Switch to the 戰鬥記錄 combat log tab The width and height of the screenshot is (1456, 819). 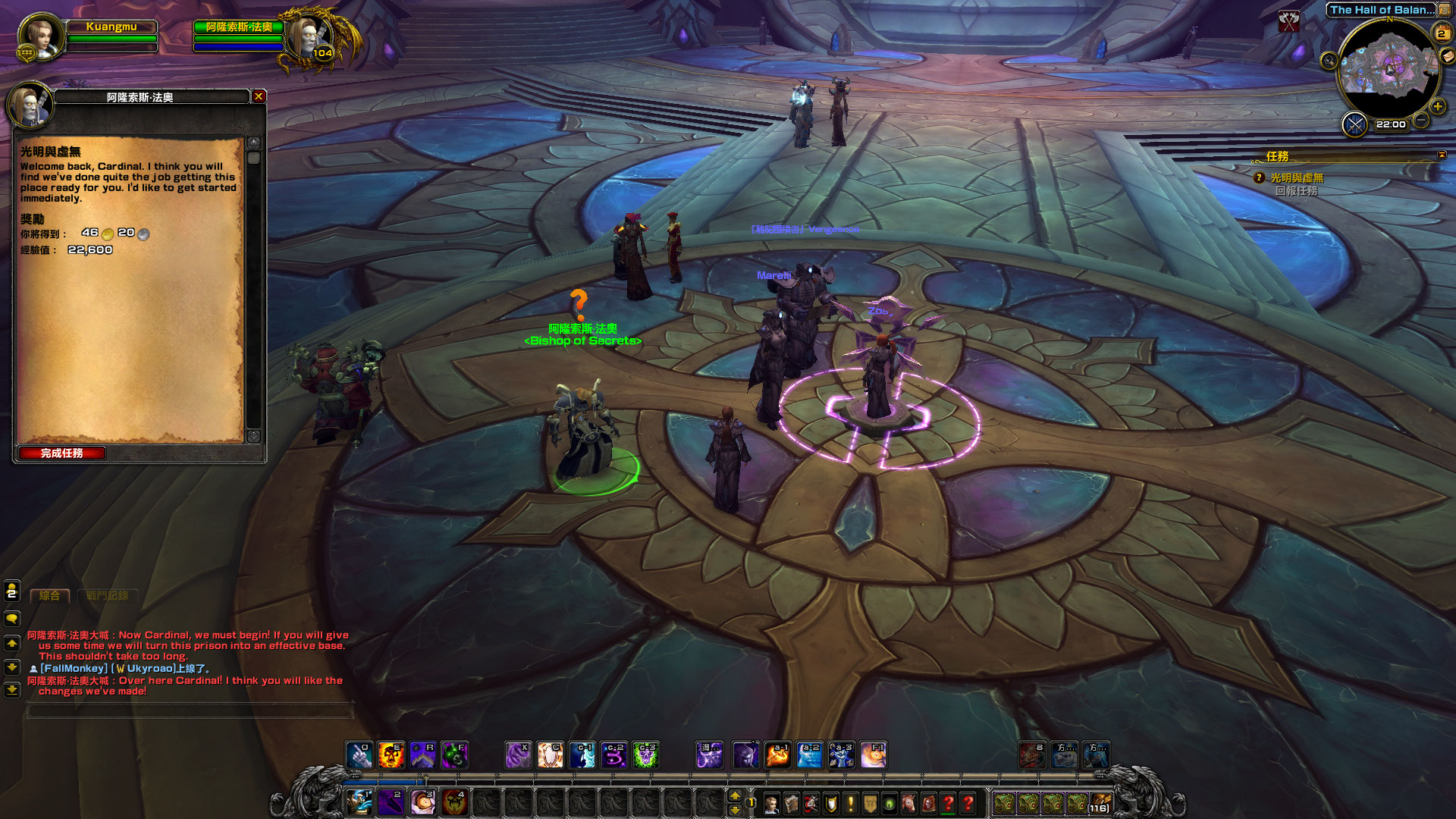pyautogui.click(x=107, y=596)
